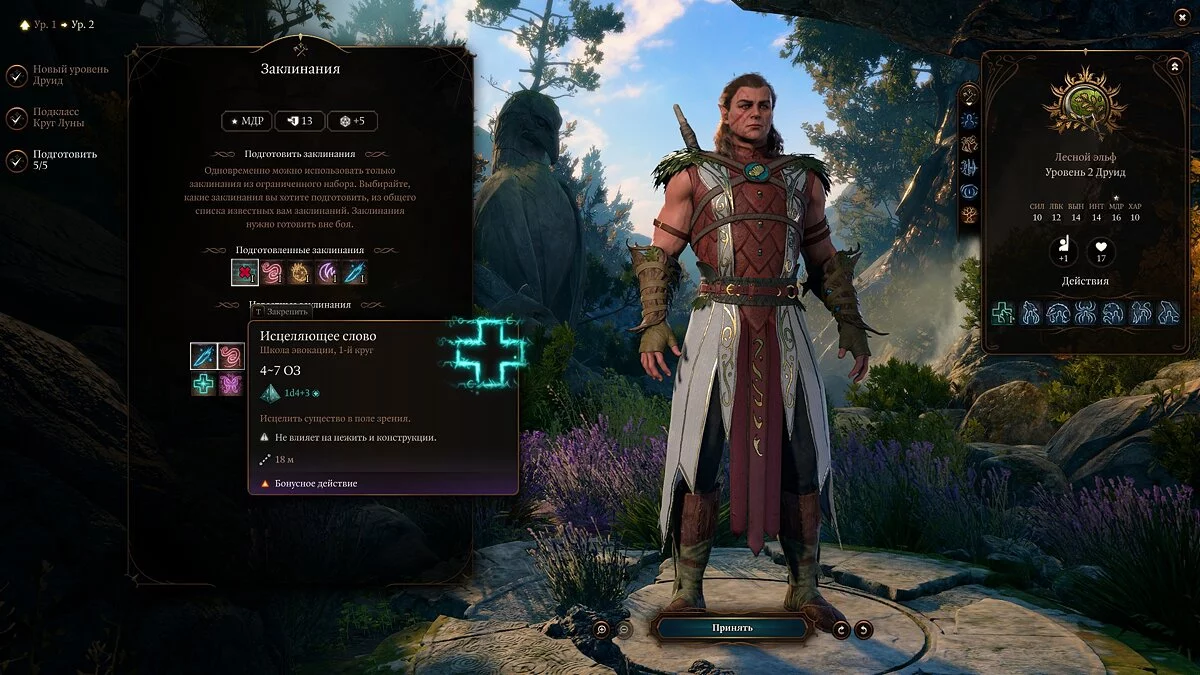Choose the purple butterfly known spell
Screen dimensions: 1200x675
click(231, 384)
